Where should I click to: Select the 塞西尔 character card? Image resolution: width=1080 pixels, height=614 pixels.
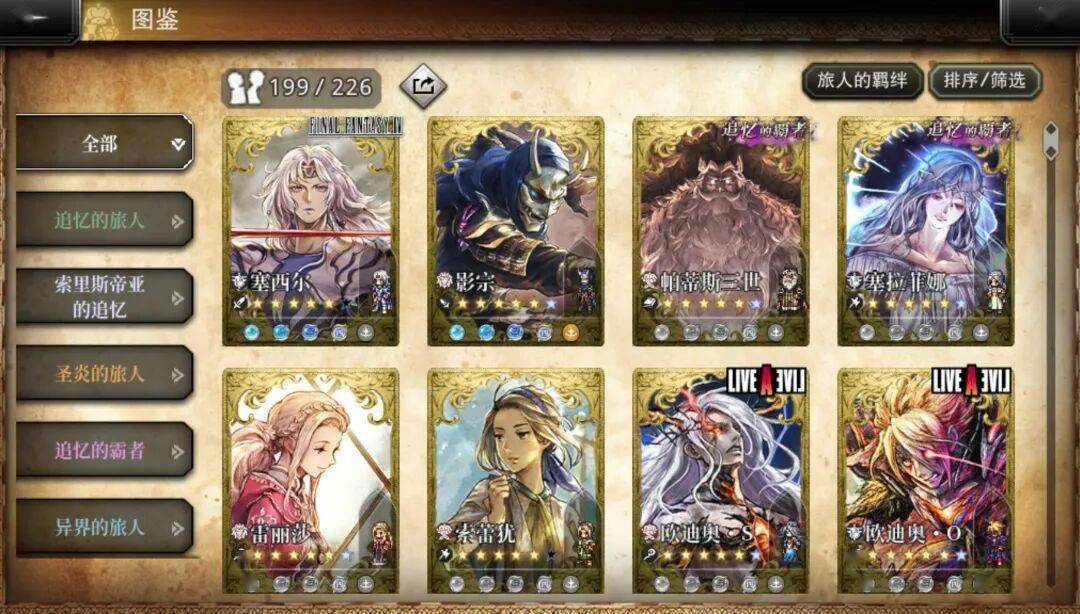[x=310, y=230]
